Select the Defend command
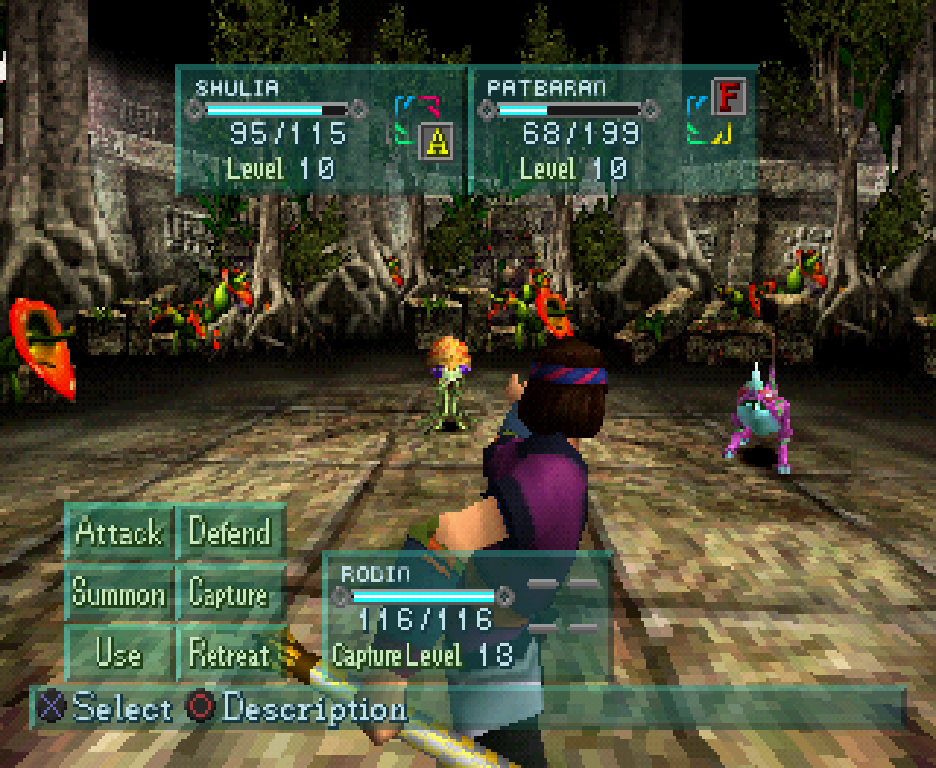 [230, 532]
